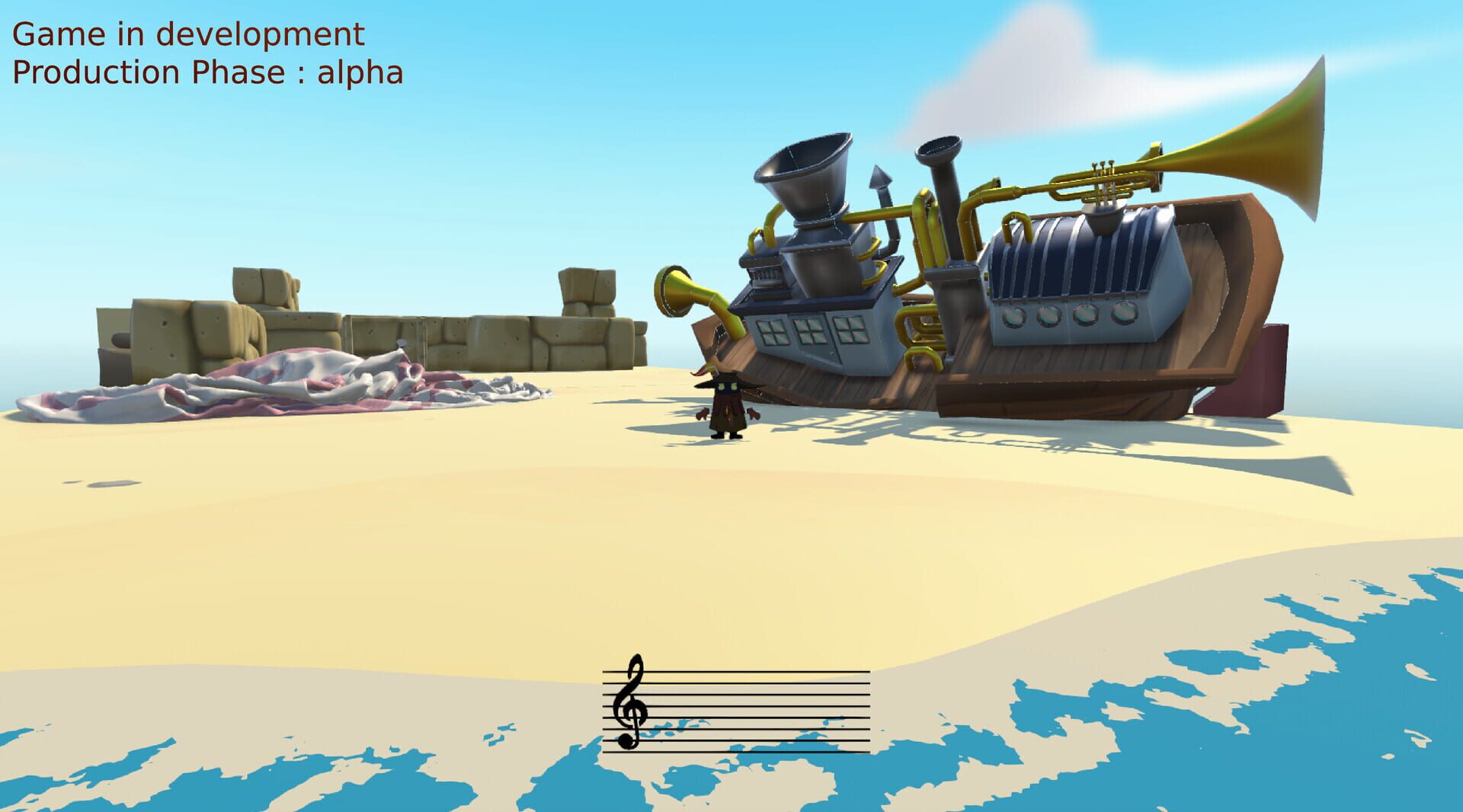Click the 'Game in development' header text

(x=189, y=34)
